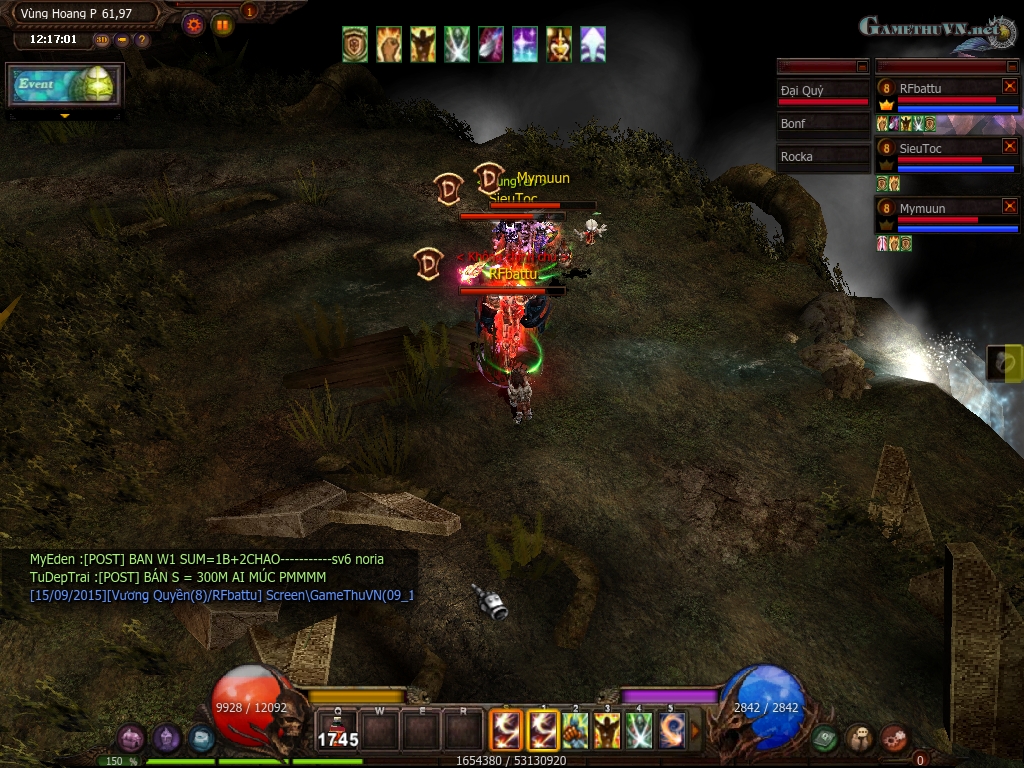1024x768 pixels.
Task: Toggle the 3D view button
Action: 102,40
